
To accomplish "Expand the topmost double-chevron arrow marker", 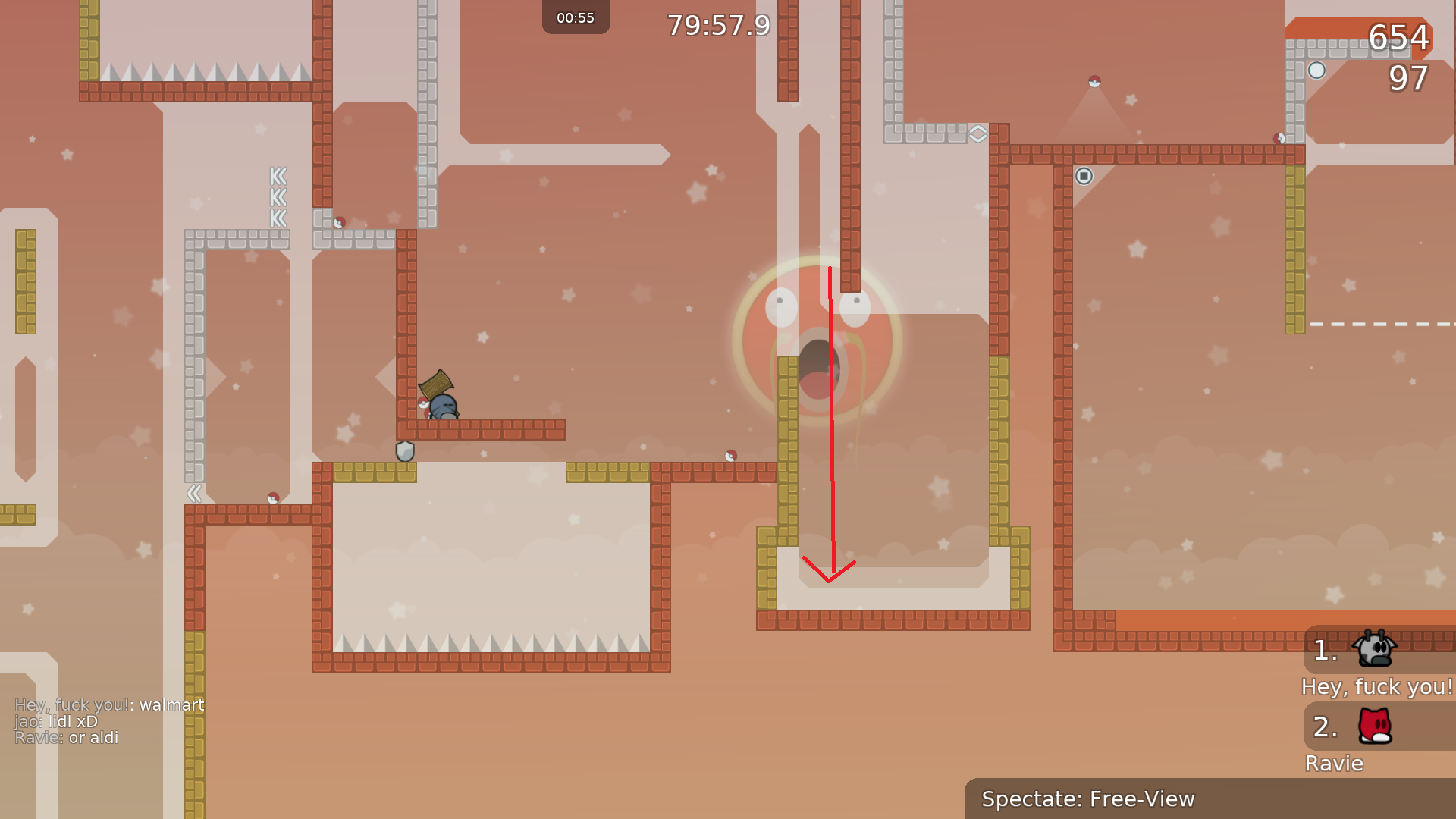I will (277, 177).
